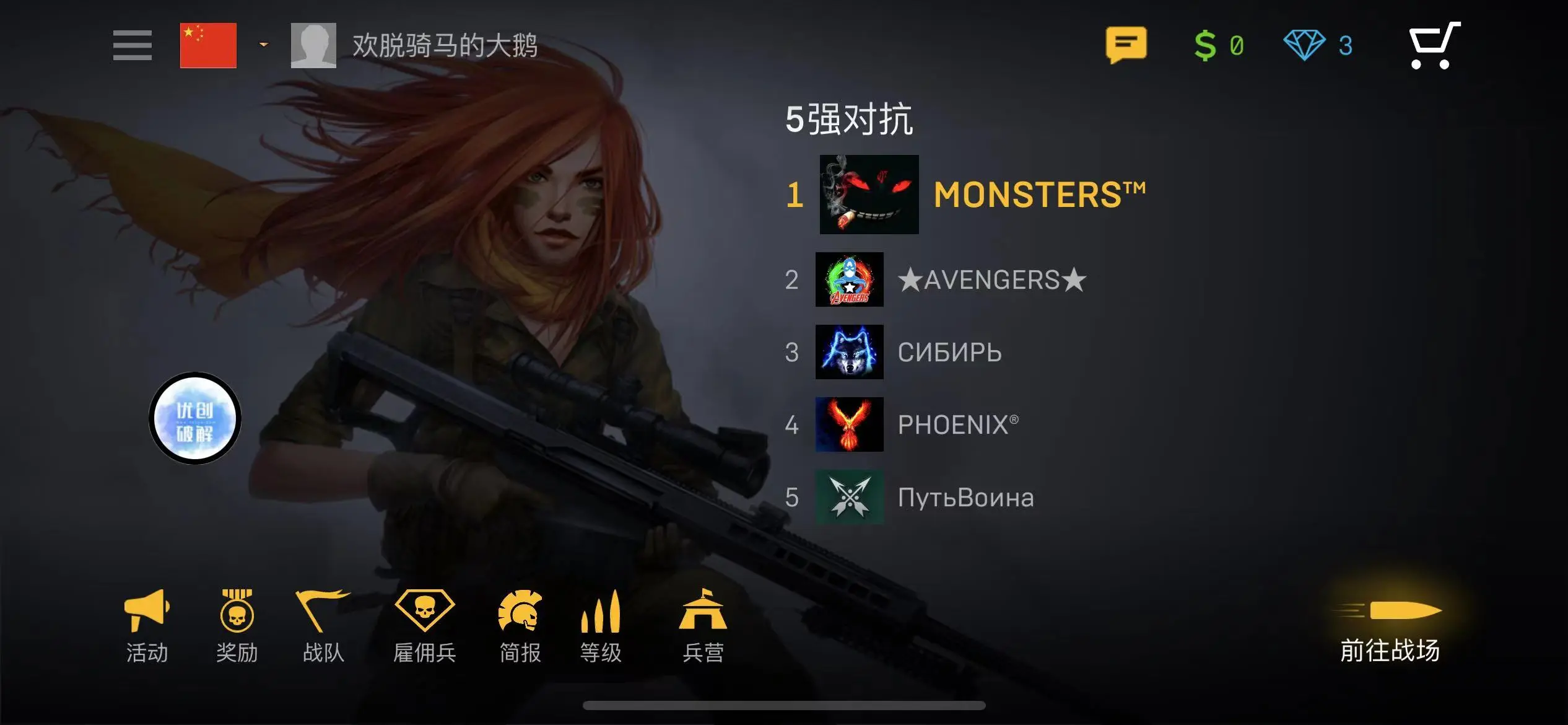Open 奖励 rewards medal
Viewport: 1568px width, 725px height.
pyautogui.click(x=237, y=626)
